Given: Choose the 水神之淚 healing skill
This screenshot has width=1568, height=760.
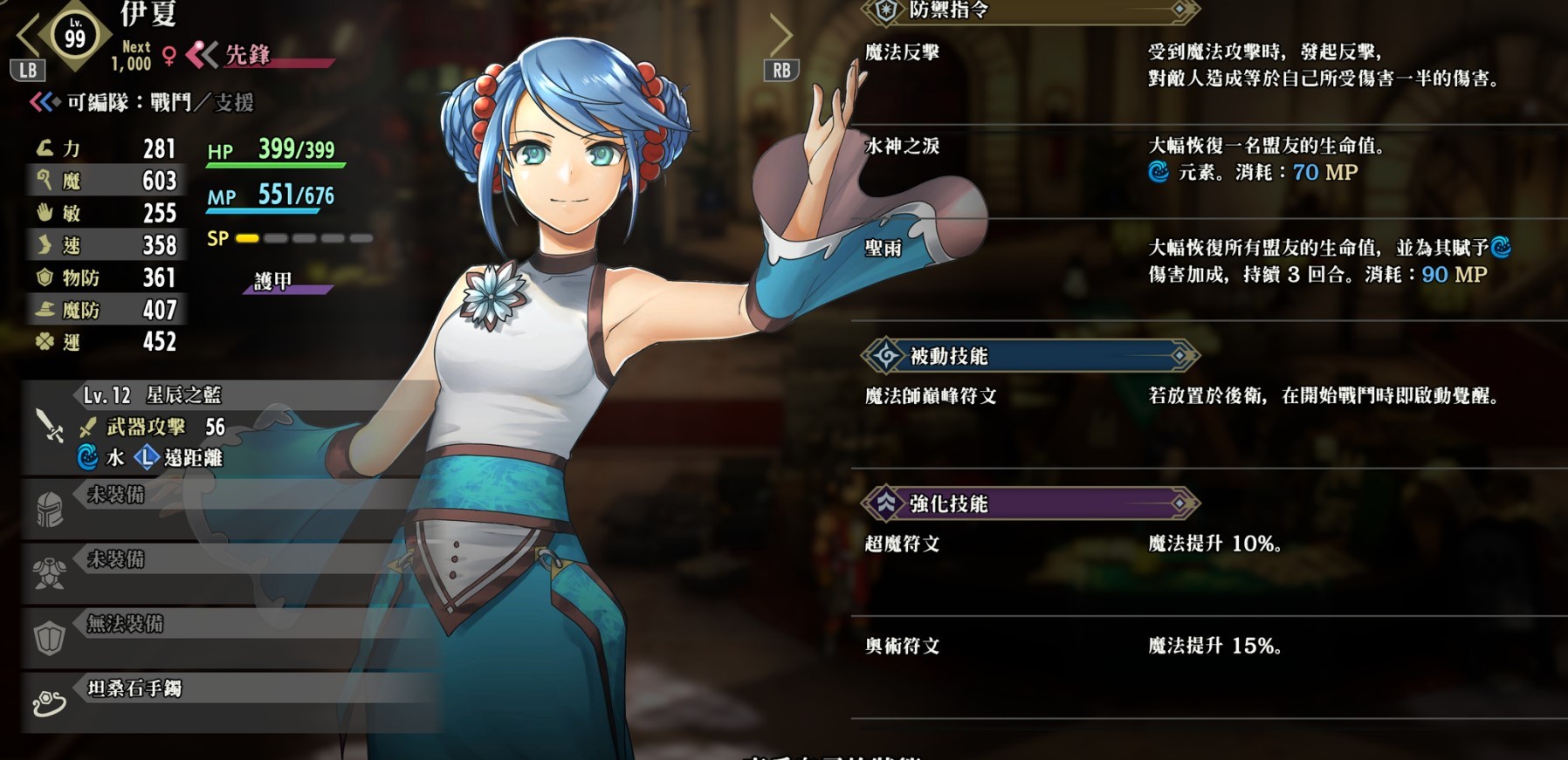Looking at the screenshot, I should [903, 147].
